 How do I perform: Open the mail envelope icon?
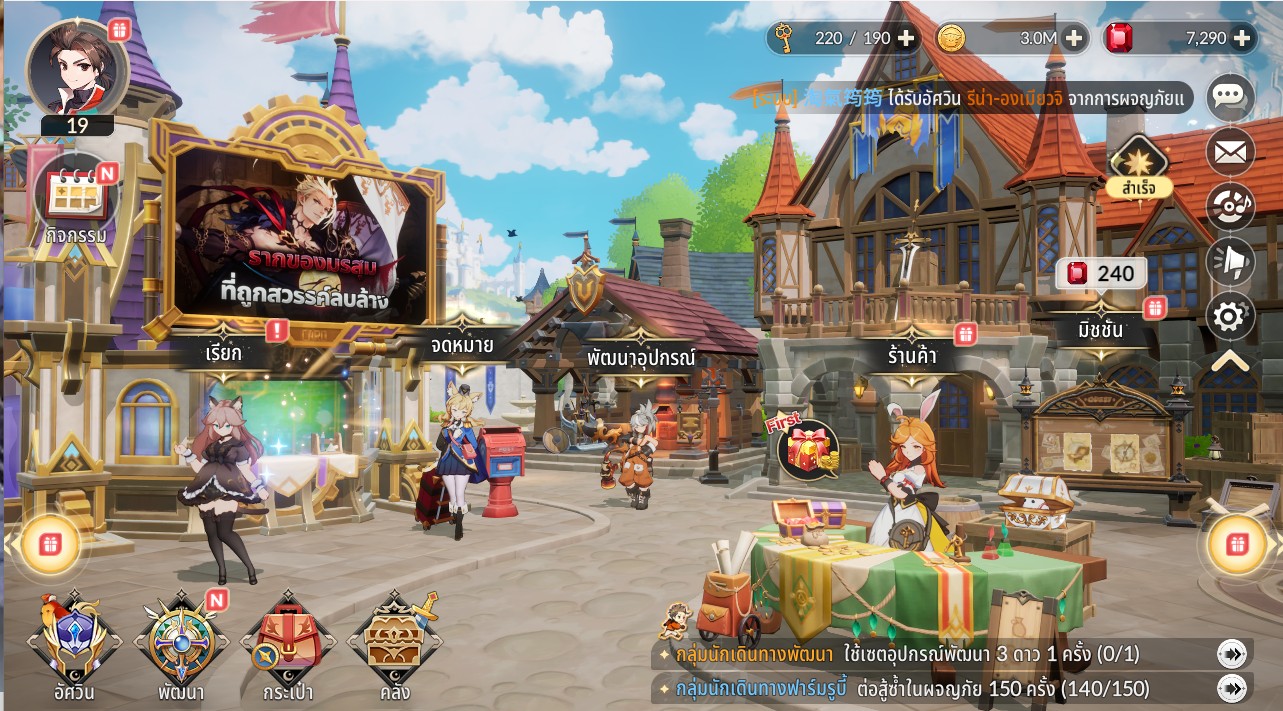click(1229, 152)
